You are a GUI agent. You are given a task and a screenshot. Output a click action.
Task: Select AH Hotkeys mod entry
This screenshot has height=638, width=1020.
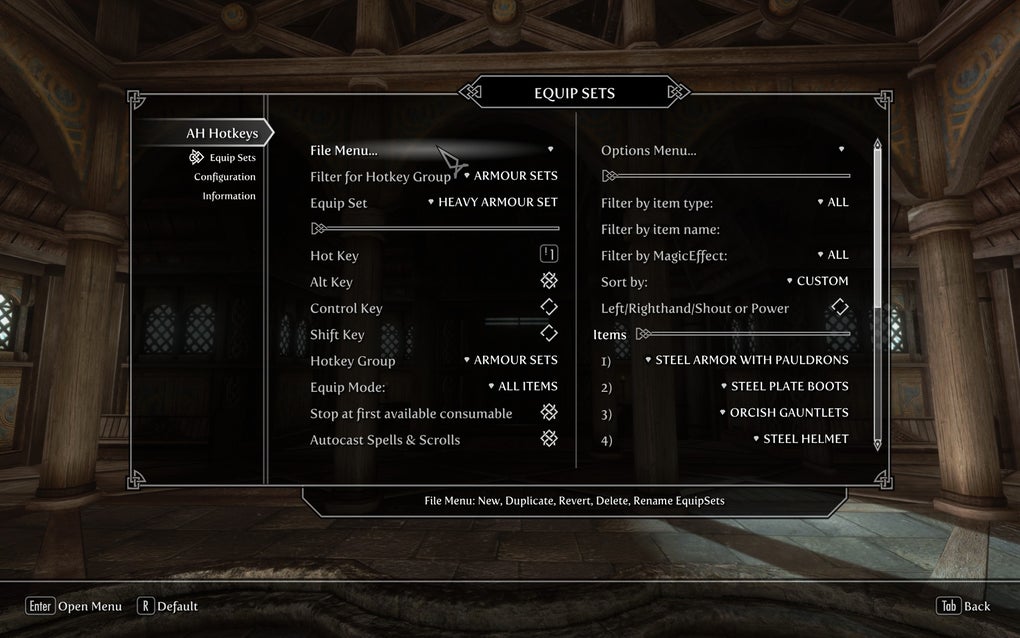click(221, 133)
